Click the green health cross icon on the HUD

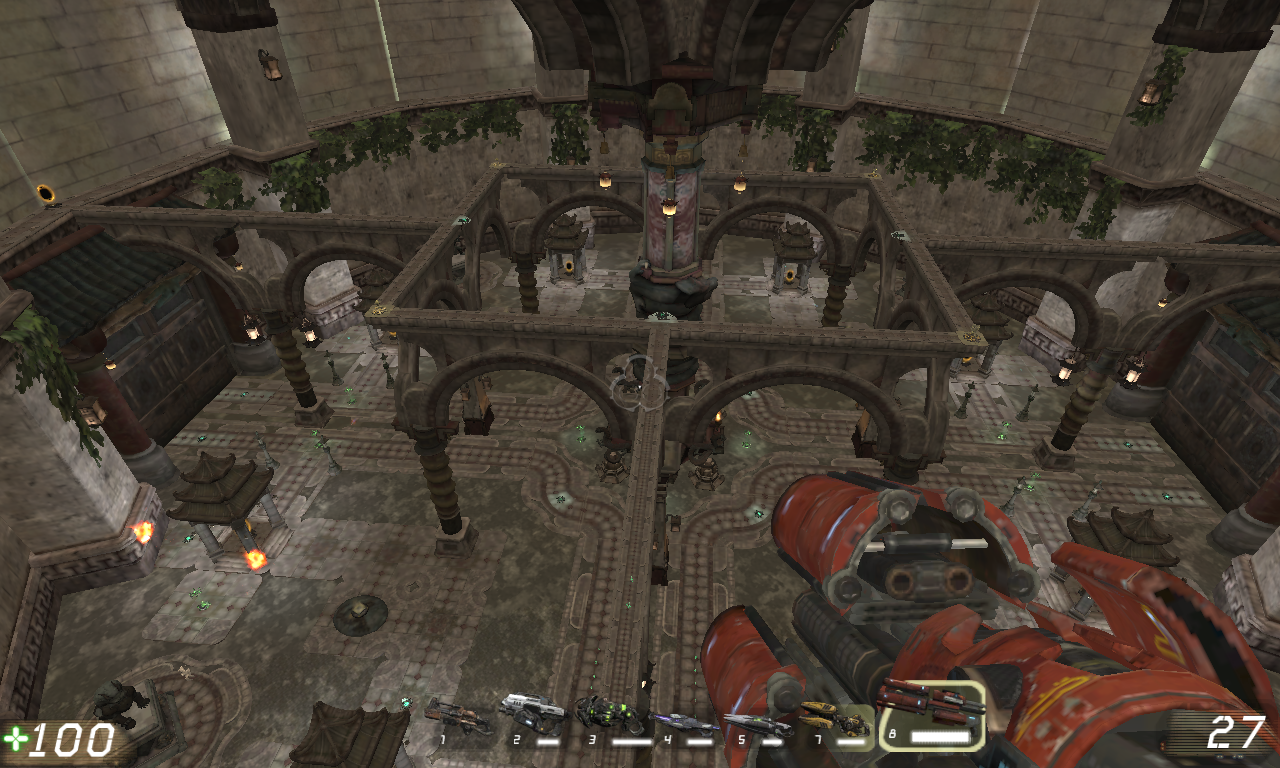tap(18, 740)
